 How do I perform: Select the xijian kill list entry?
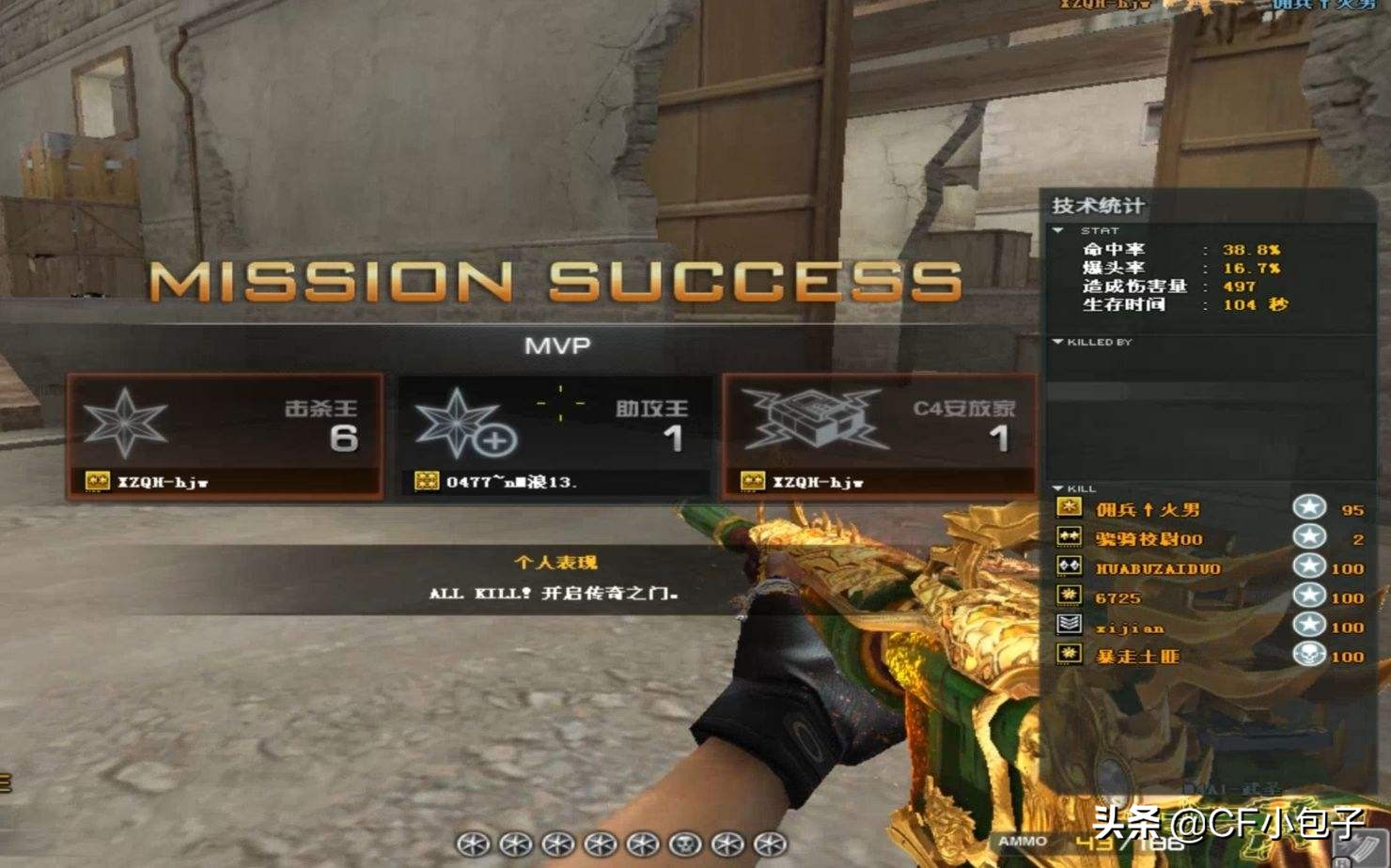(1129, 628)
